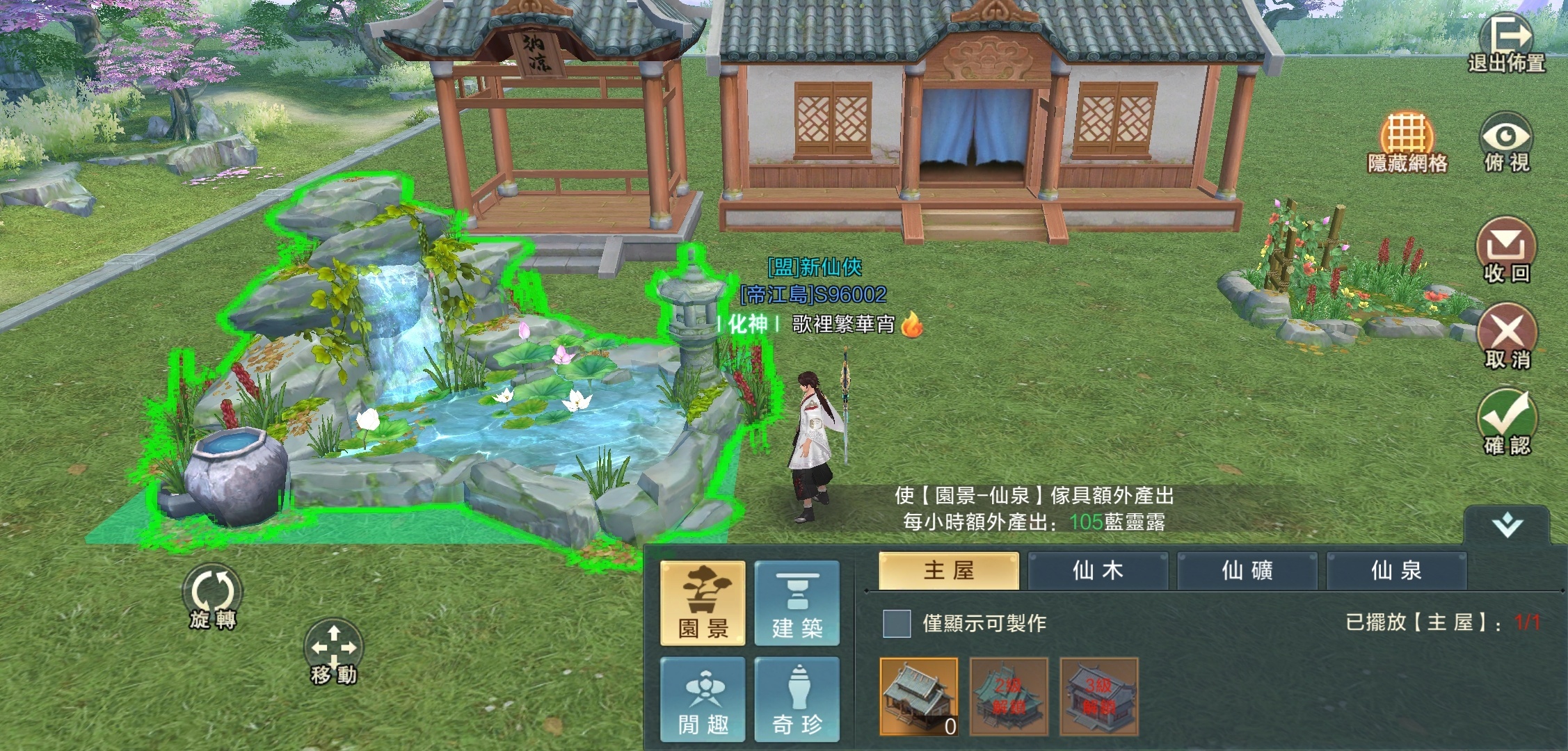Open the 仙礦 fairy mine tab
Image resolution: width=1568 pixels, height=751 pixels.
point(1247,570)
